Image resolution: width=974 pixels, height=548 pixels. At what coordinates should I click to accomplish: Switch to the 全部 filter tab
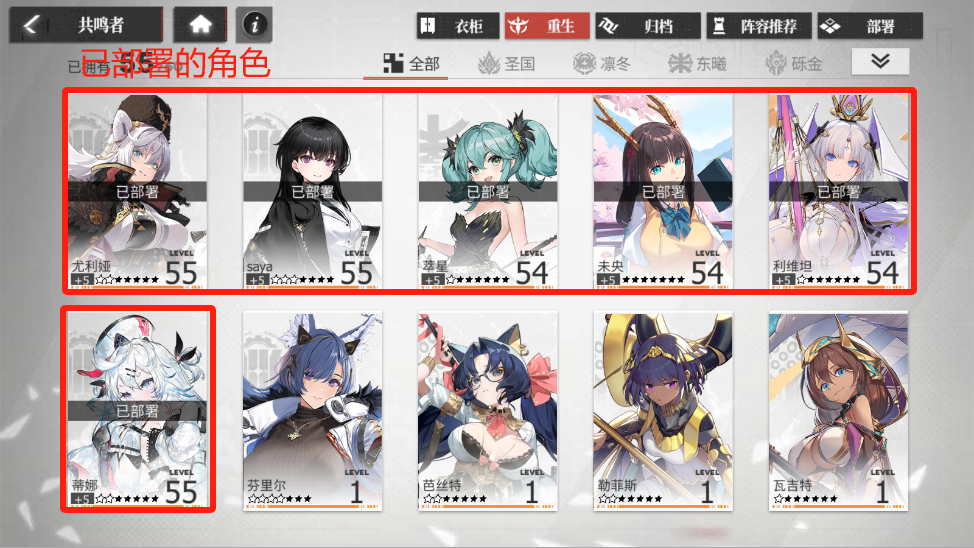[415, 64]
